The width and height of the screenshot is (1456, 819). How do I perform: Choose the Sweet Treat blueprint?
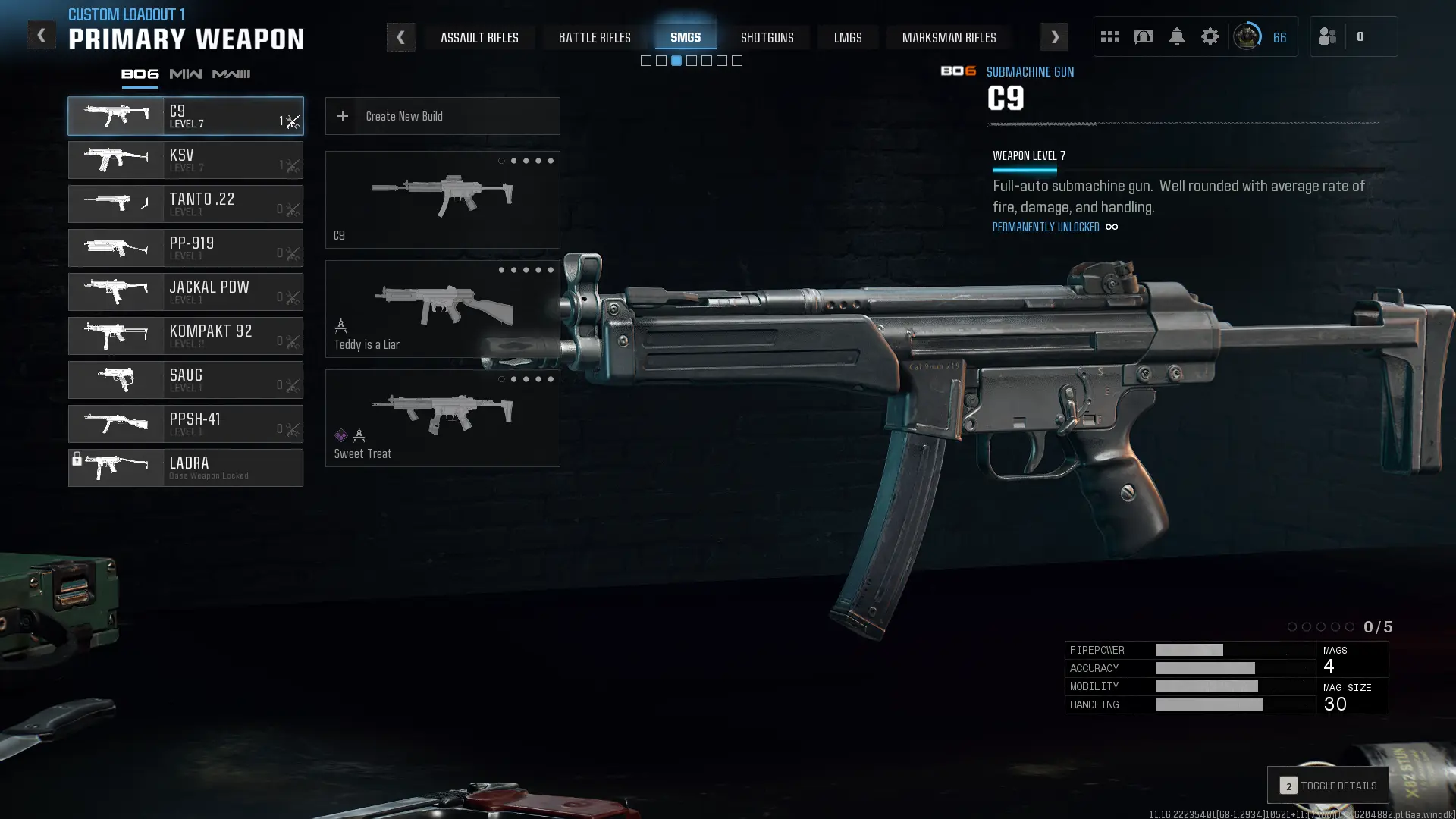[x=442, y=418]
